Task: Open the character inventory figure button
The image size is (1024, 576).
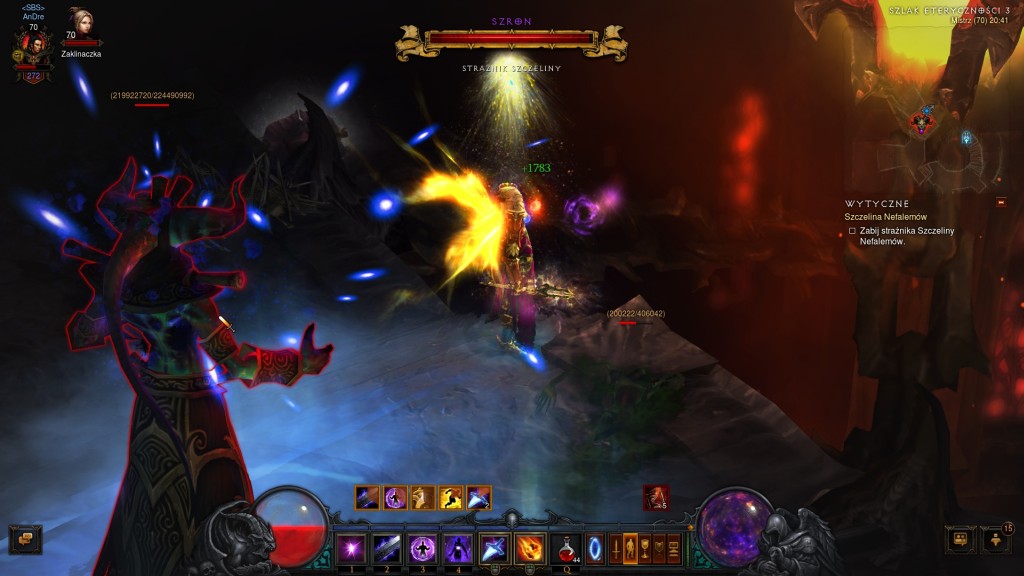Action: 630,548
